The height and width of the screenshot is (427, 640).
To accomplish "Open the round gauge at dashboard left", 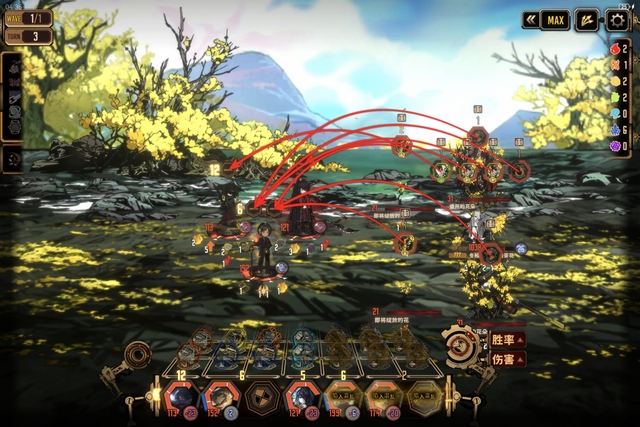I will pyautogui.click(x=138, y=355).
